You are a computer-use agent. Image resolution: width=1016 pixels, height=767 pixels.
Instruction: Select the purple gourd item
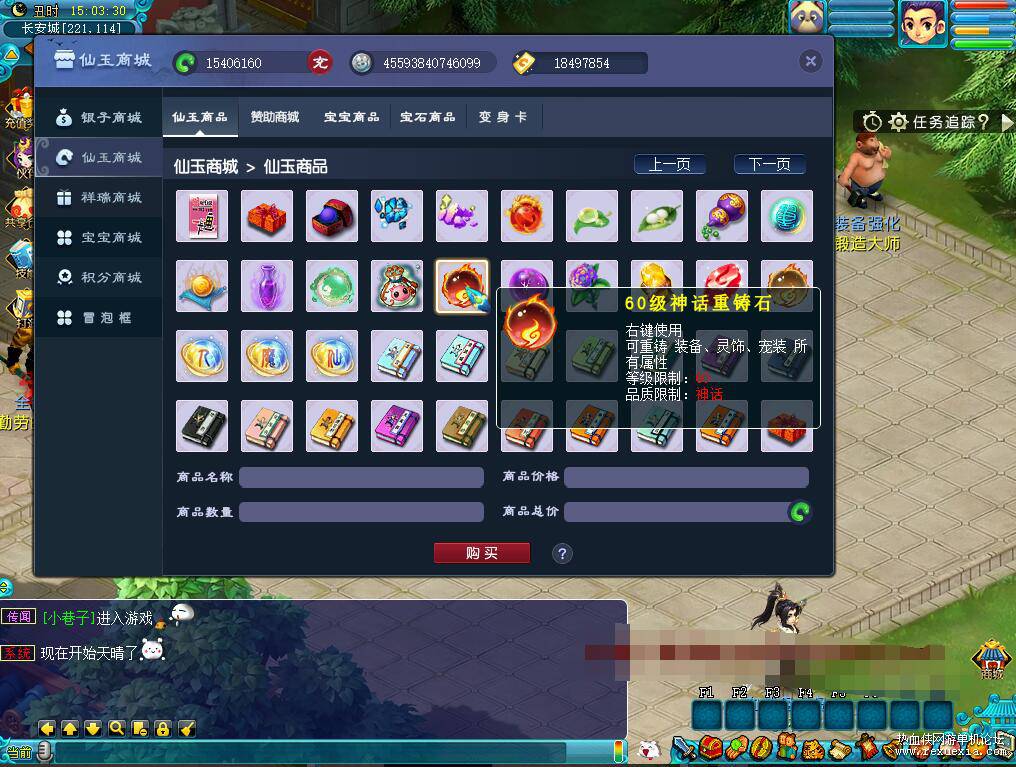(x=721, y=216)
